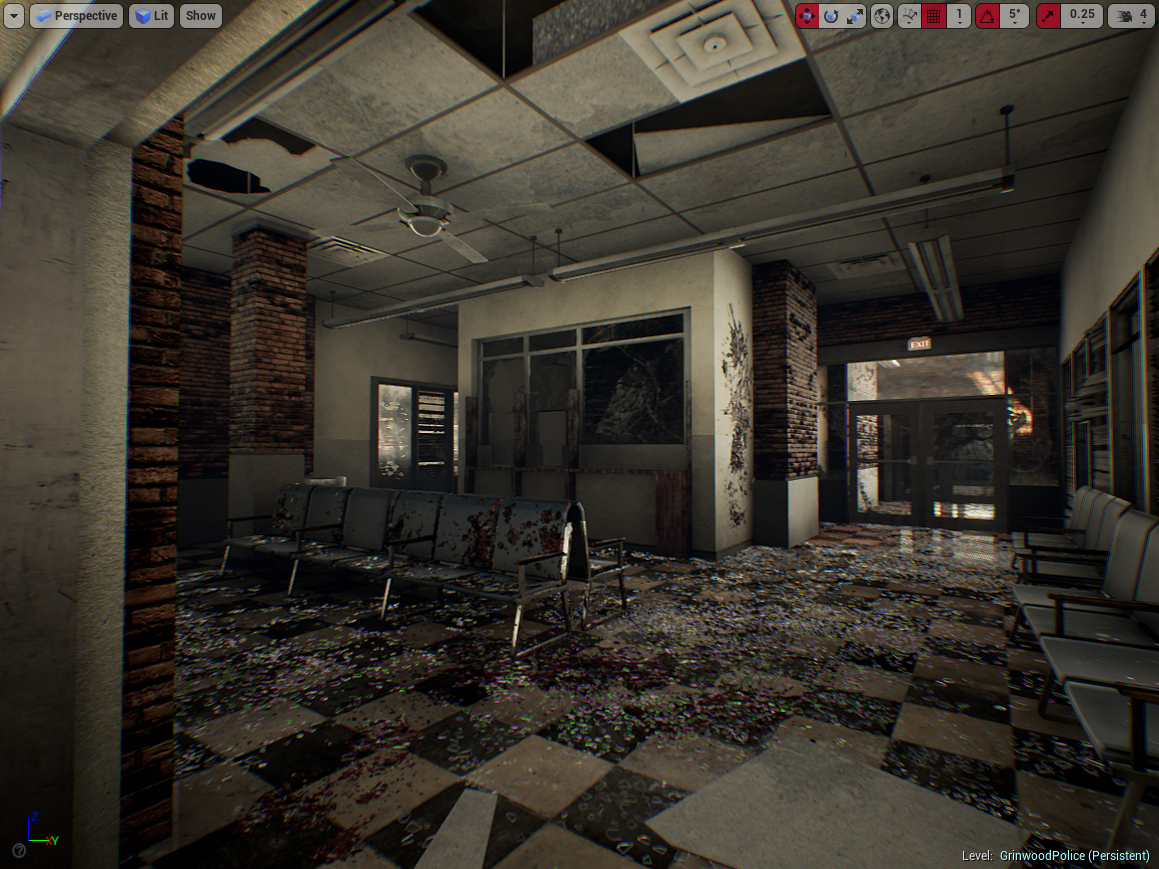This screenshot has width=1159, height=869.
Task: Click the question mark help icon
Action: [18, 850]
